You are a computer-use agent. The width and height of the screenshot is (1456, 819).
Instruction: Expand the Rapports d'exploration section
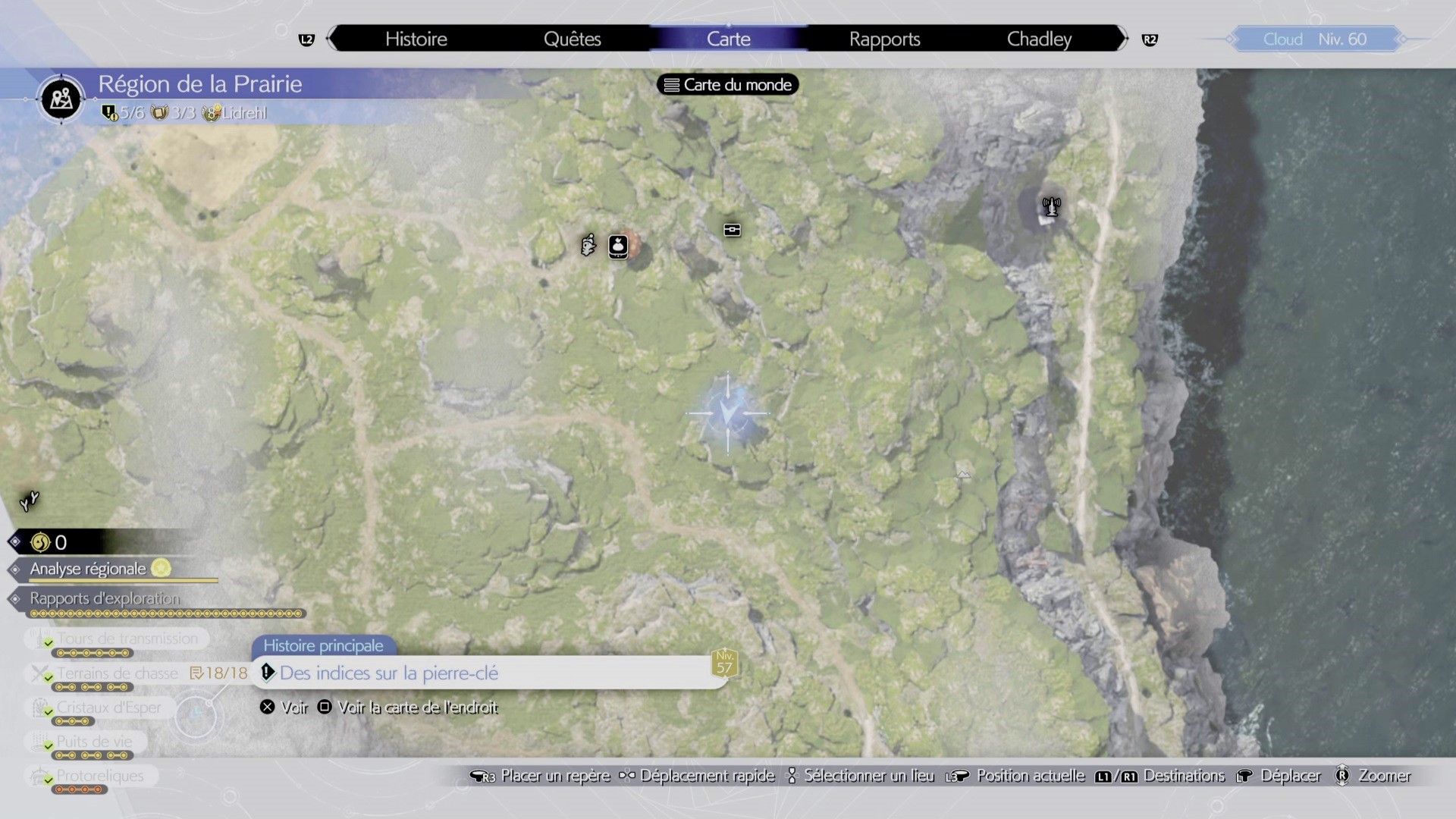[105, 599]
